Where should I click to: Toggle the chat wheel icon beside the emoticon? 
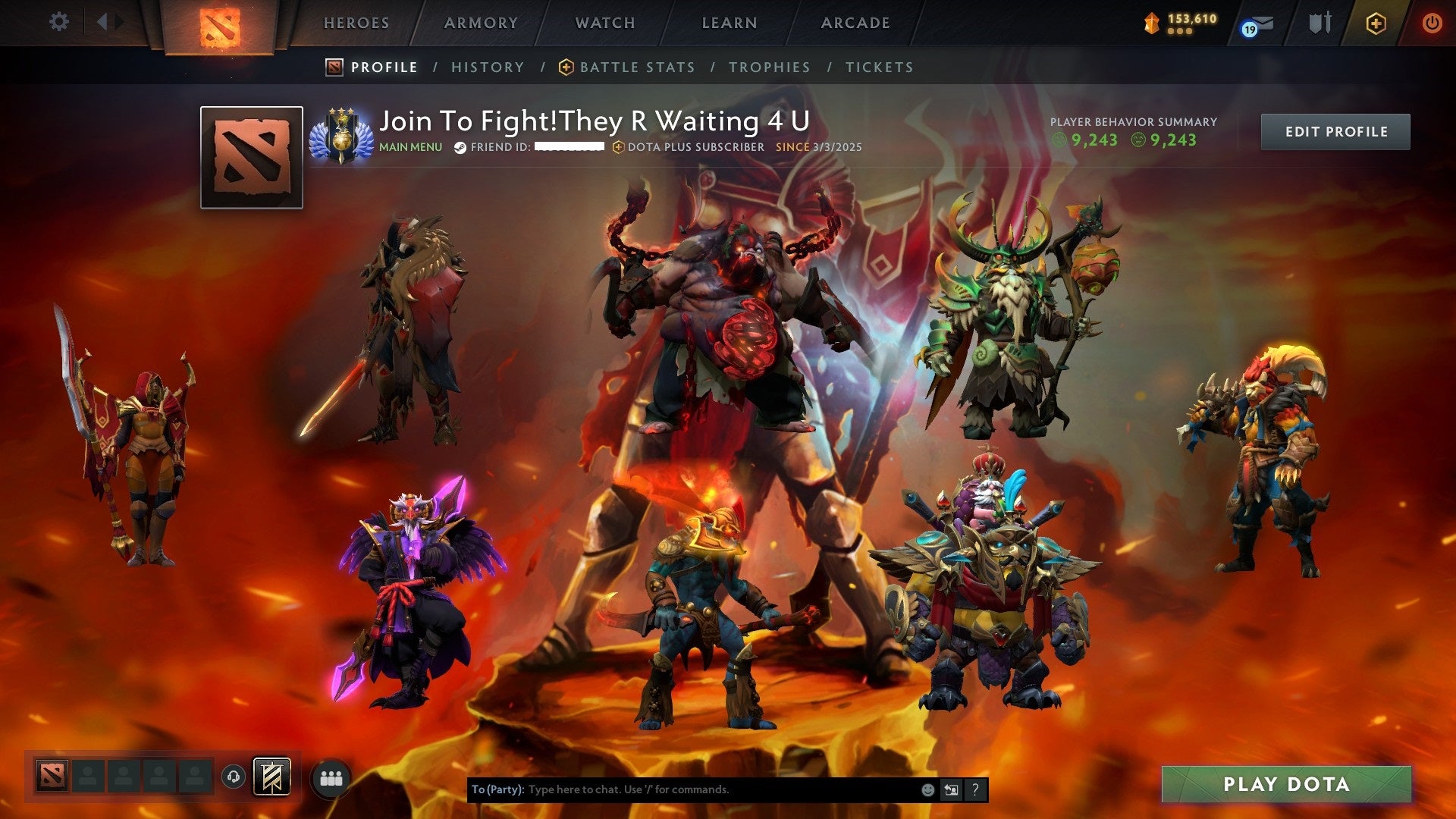[x=952, y=789]
